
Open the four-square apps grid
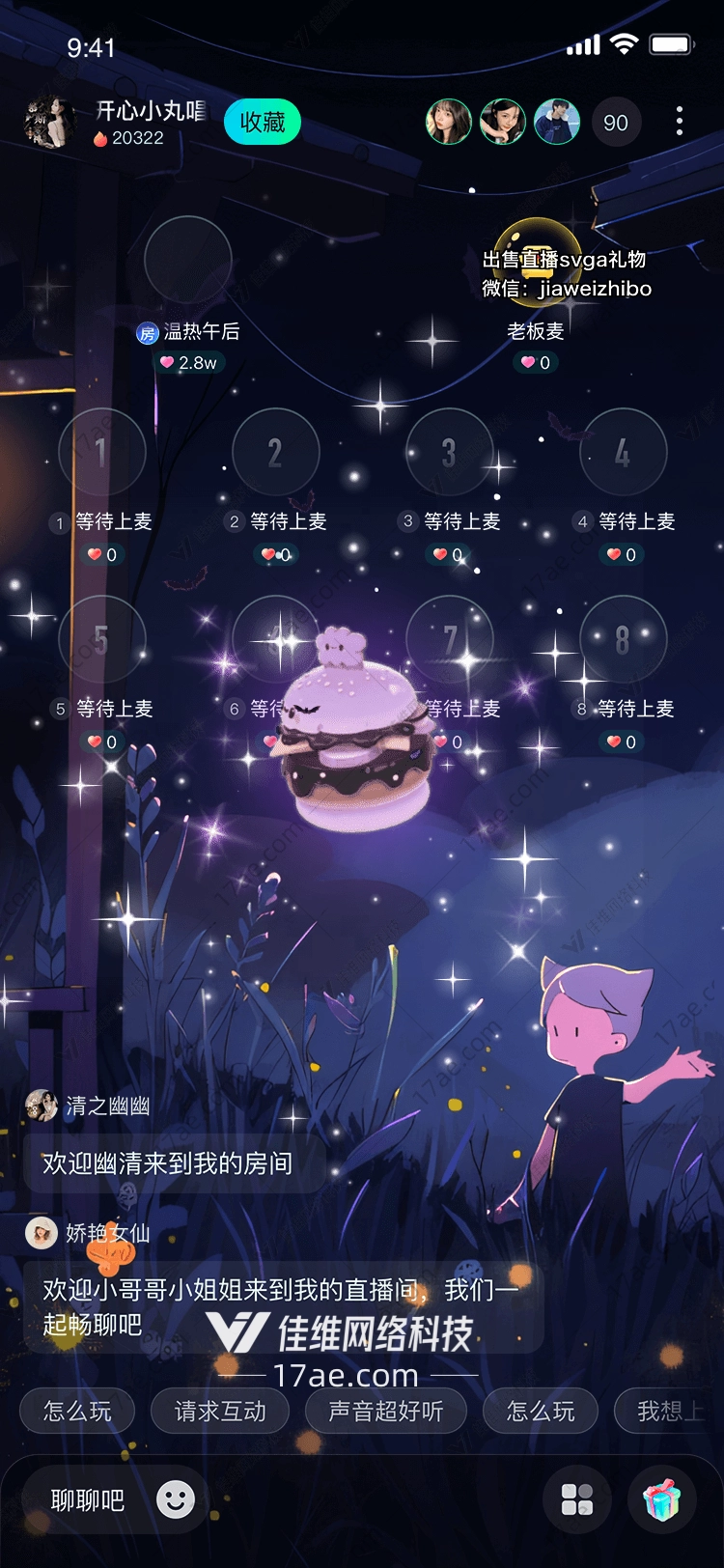click(577, 1500)
